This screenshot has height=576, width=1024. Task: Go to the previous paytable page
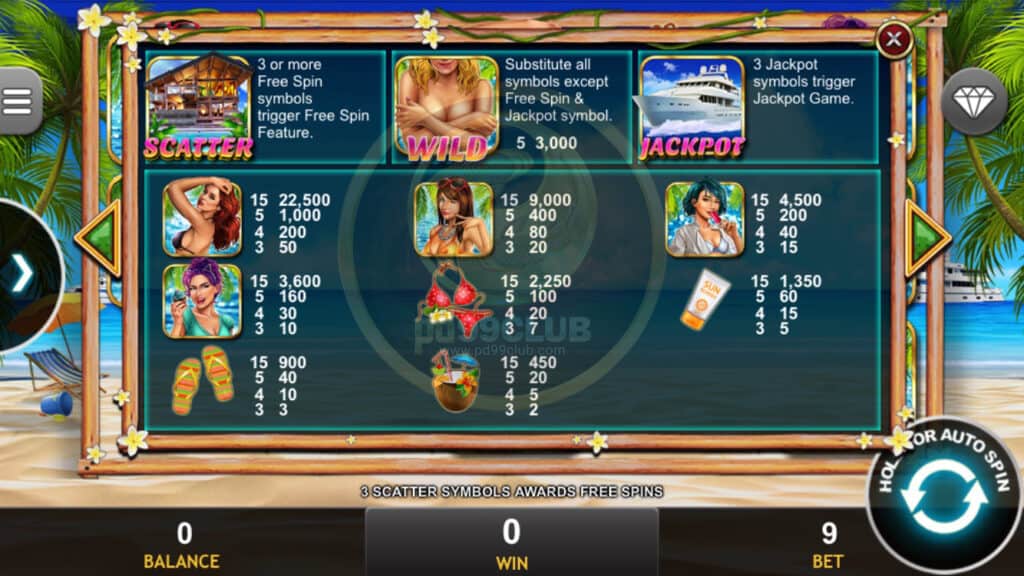pyautogui.click(x=99, y=238)
